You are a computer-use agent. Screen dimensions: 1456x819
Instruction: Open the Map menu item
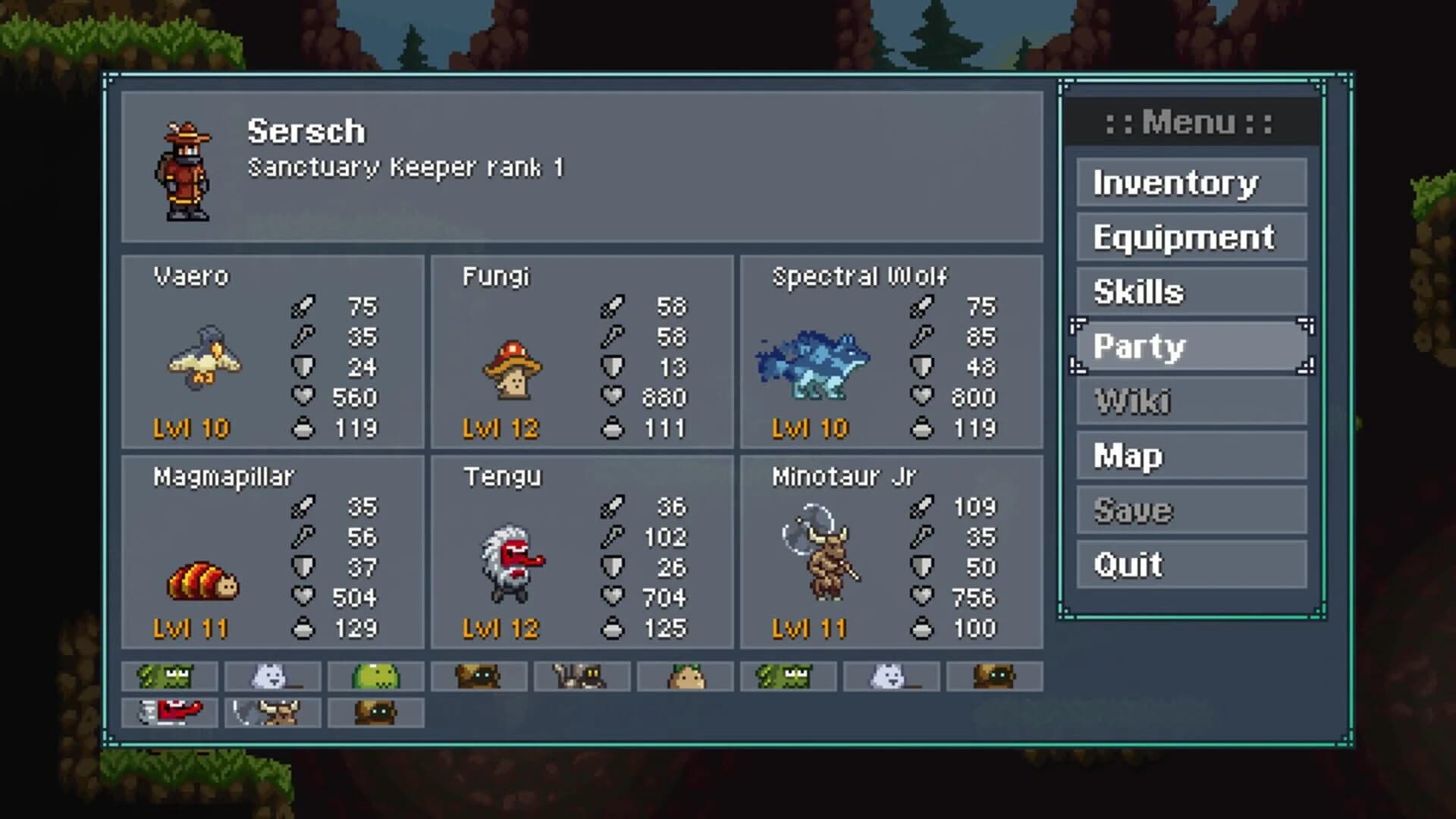tap(1190, 456)
